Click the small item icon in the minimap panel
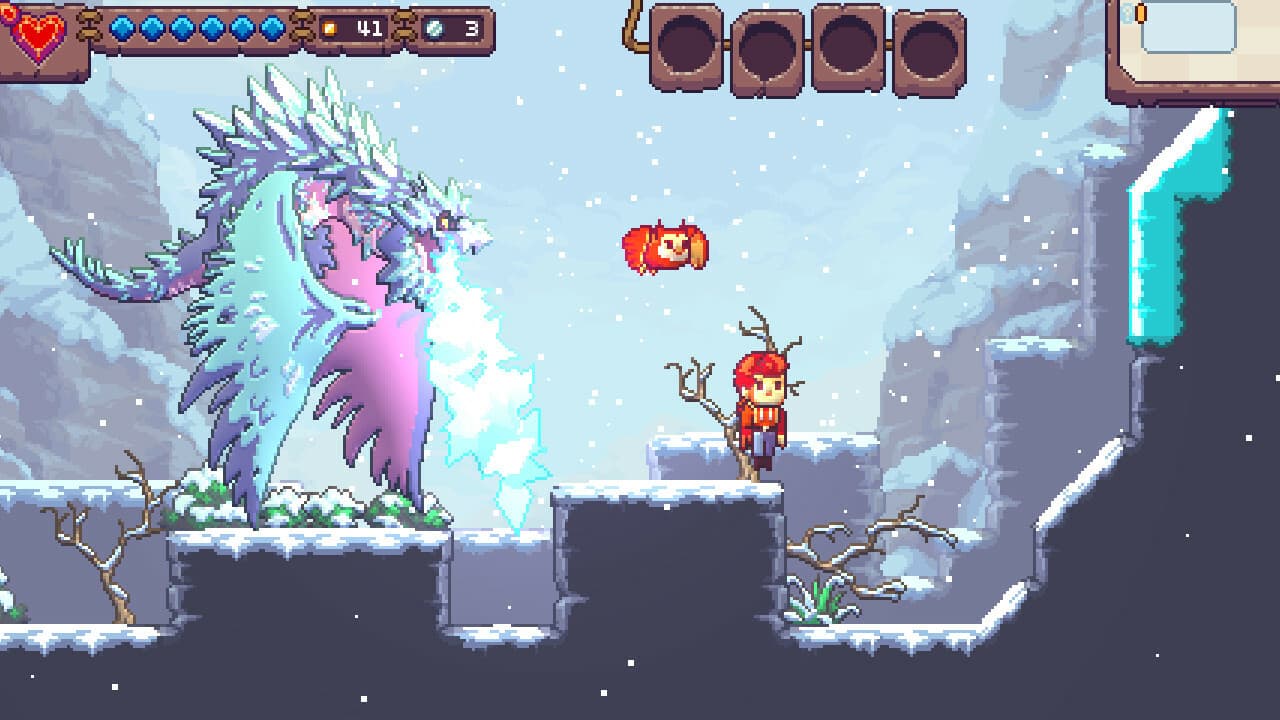 pyautogui.click(x=1139, y=12)
